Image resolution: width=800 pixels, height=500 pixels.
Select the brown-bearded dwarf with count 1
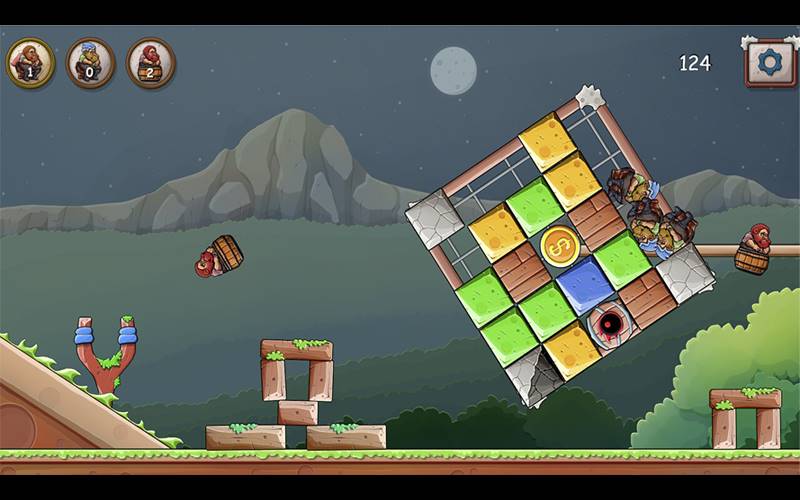[30, 63]
